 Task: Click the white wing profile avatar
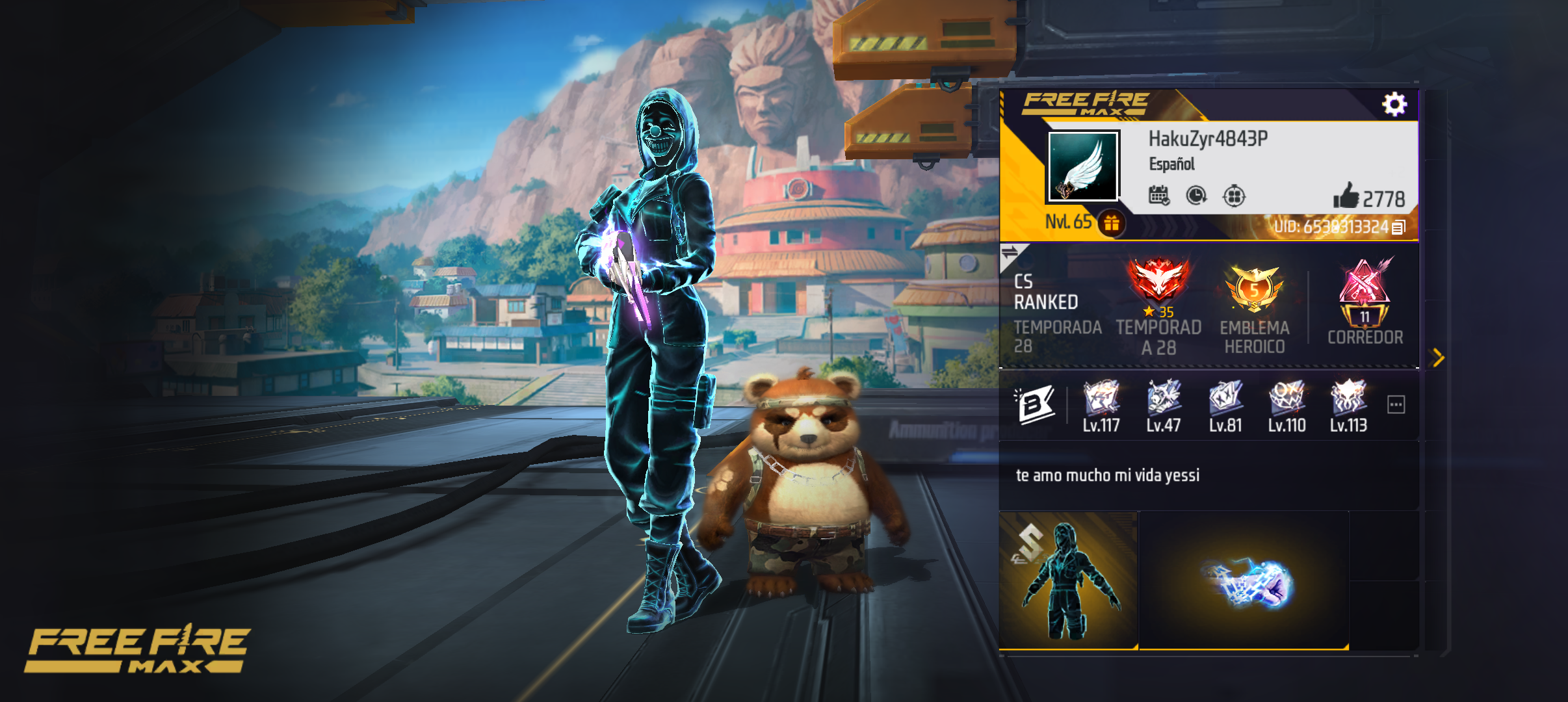[x=1083, y=166]
